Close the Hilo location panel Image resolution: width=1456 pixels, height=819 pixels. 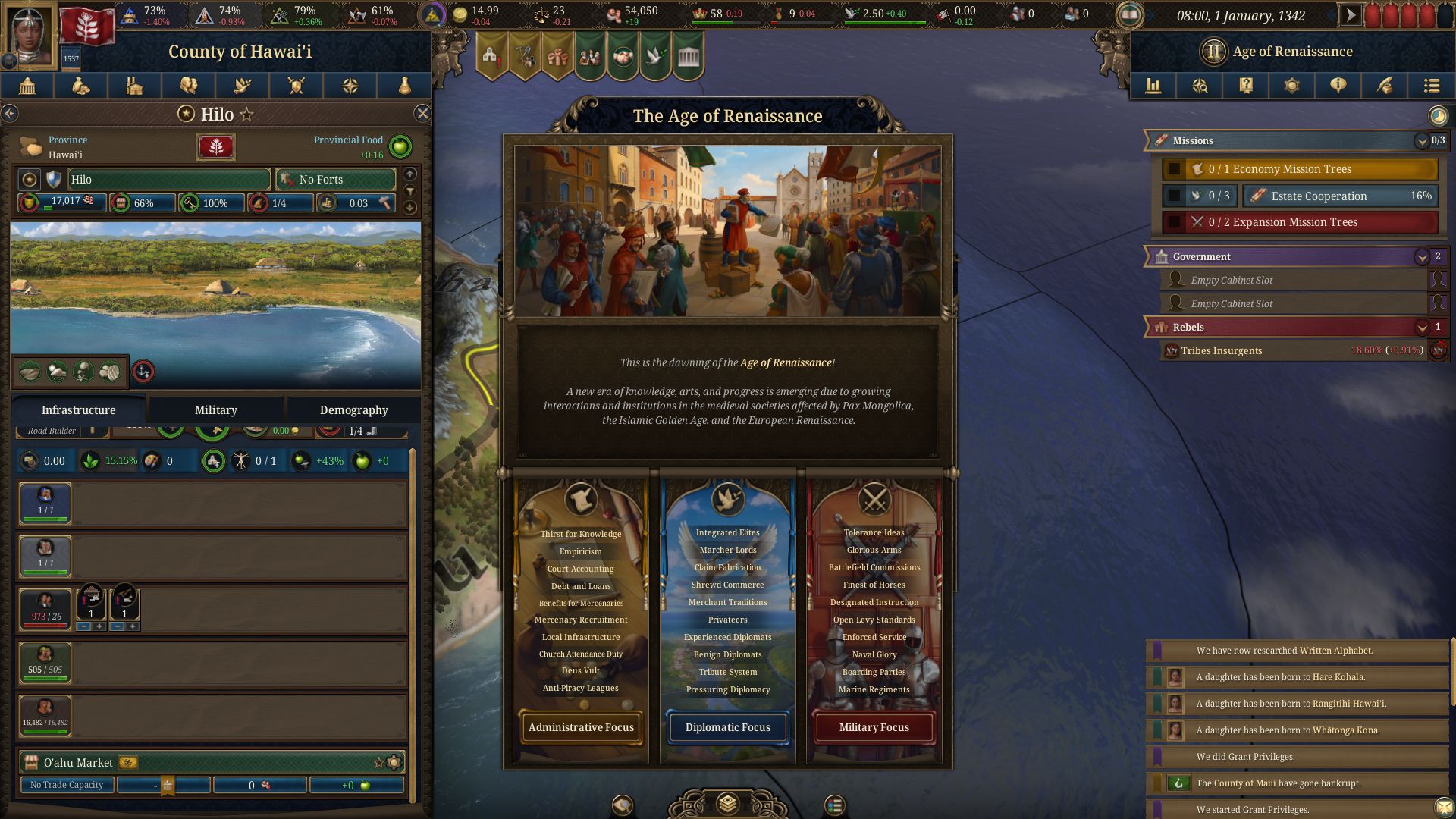pyautogui.click(x=422, y=114)
